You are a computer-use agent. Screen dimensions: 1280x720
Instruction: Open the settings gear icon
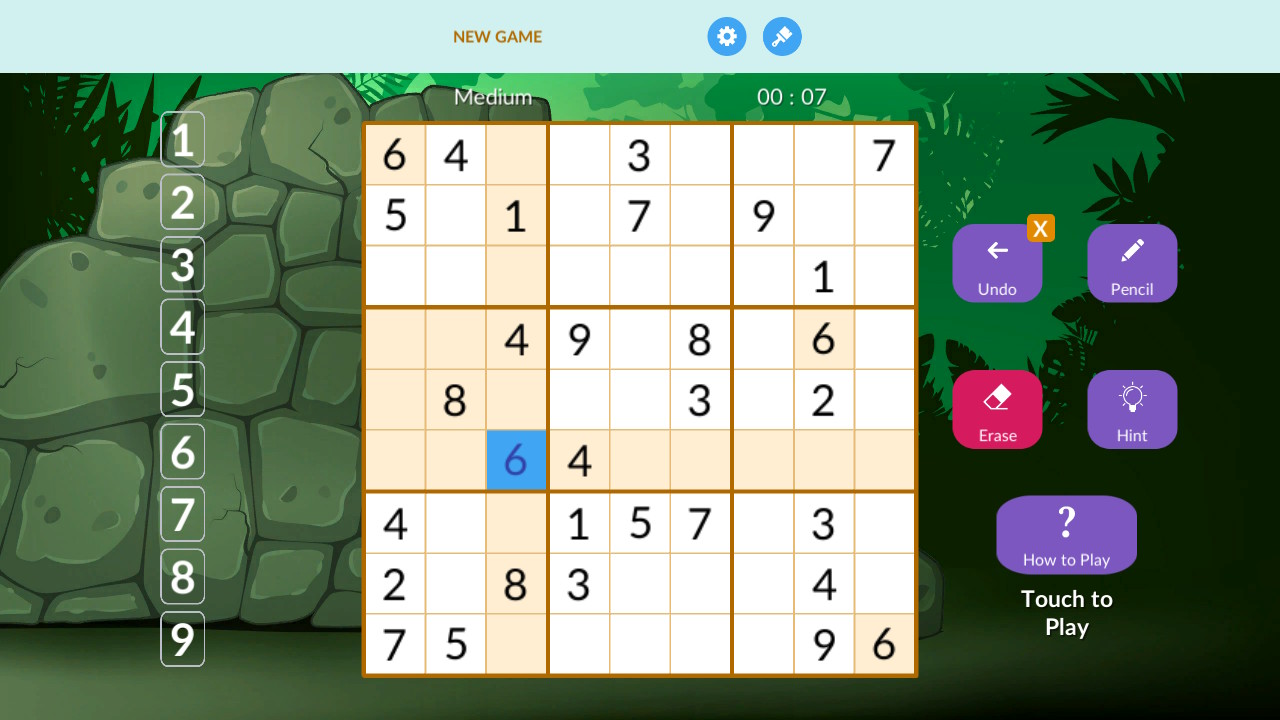pos(727,36)
